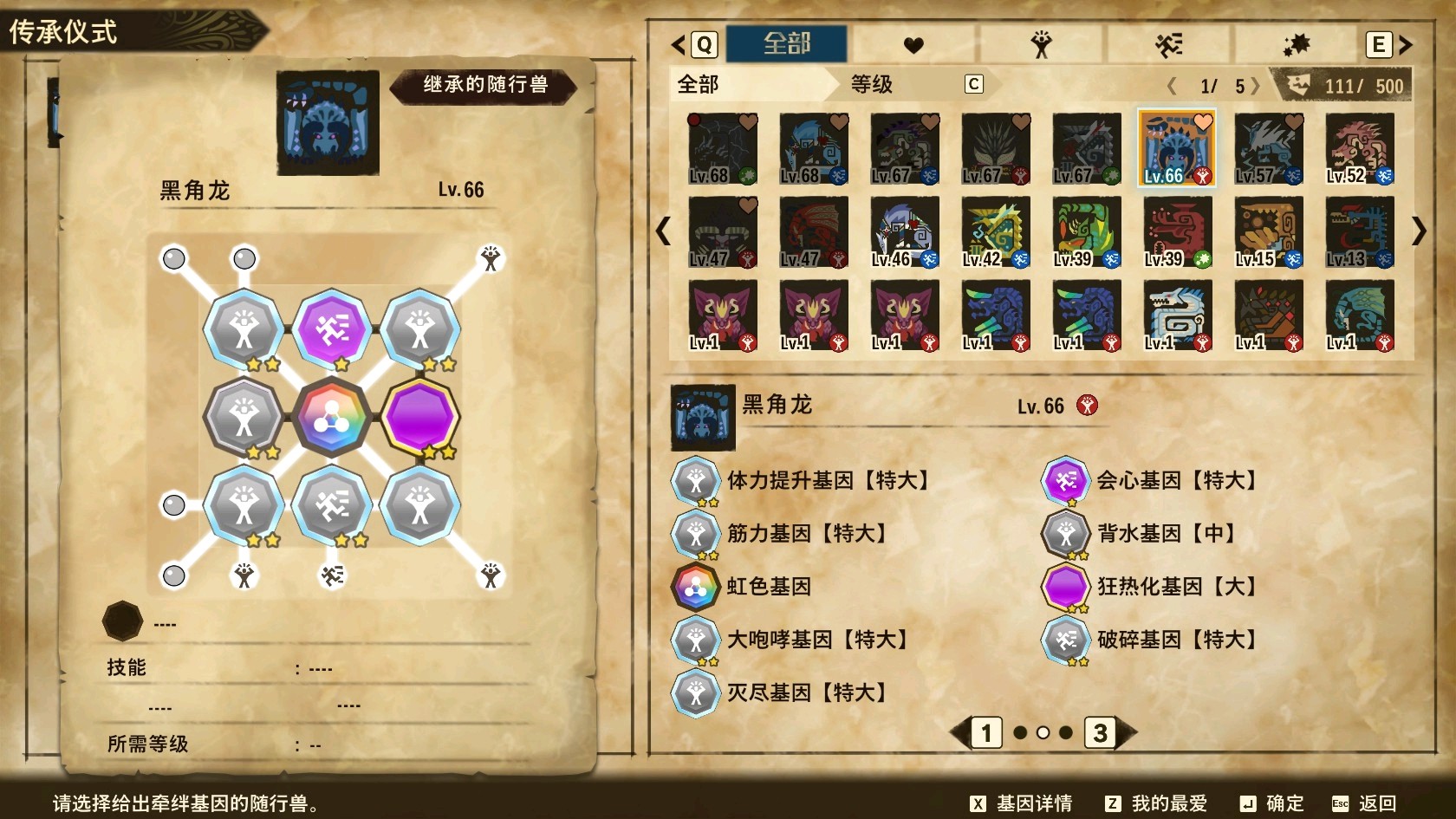Switch to the 全部 (All) filter tab
The image size is (1456, 819).
(x=786, y=43)
